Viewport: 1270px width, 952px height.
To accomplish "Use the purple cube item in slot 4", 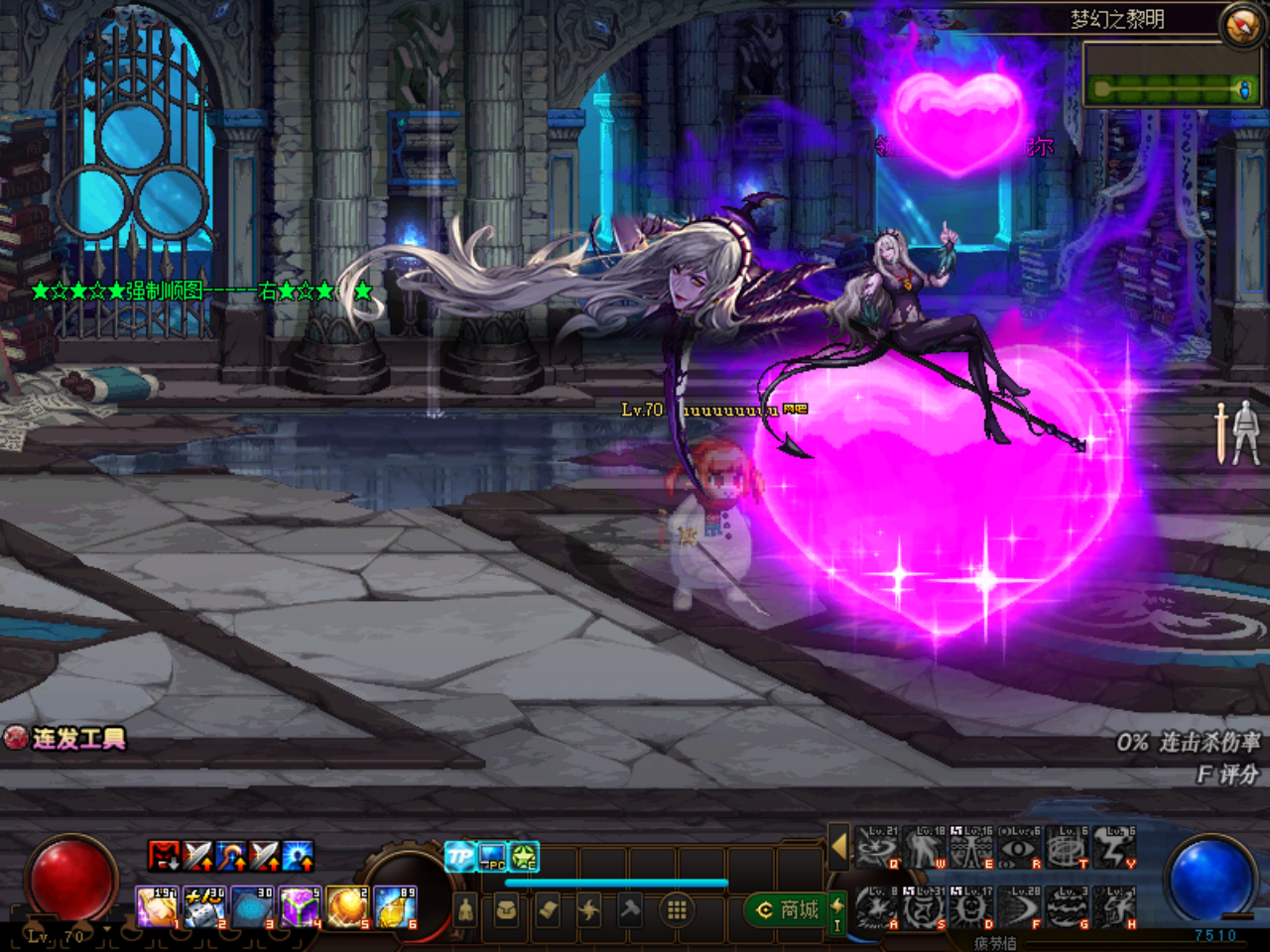I will click(299, 907).
